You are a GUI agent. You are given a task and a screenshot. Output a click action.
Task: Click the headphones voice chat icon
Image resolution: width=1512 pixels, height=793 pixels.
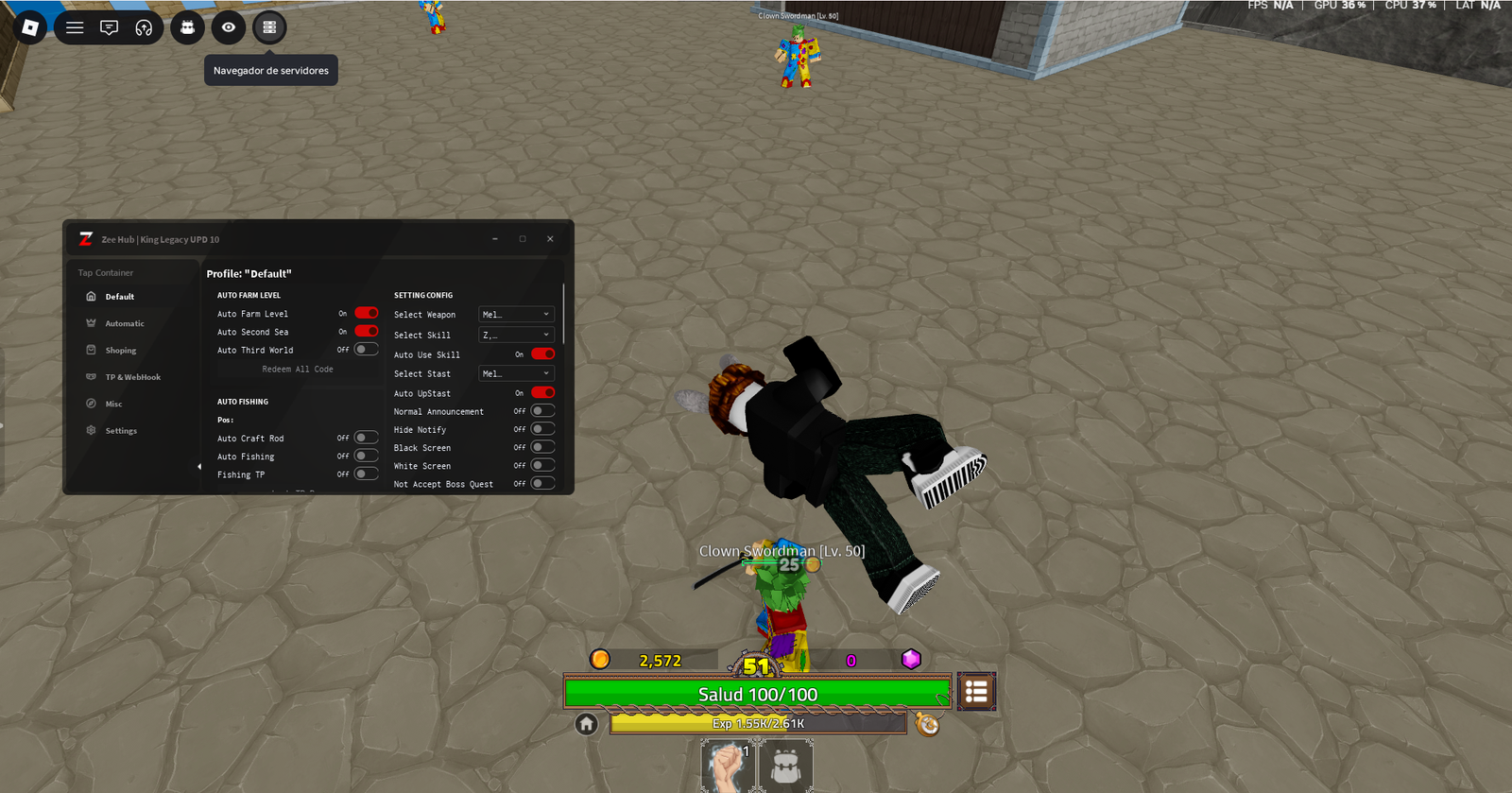click(x=144, y=27)
